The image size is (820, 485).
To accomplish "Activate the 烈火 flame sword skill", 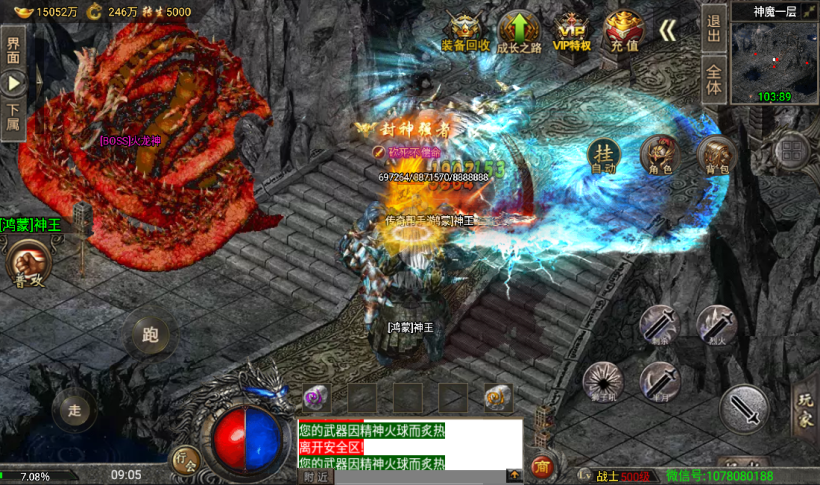I will [x=716, y=325].
